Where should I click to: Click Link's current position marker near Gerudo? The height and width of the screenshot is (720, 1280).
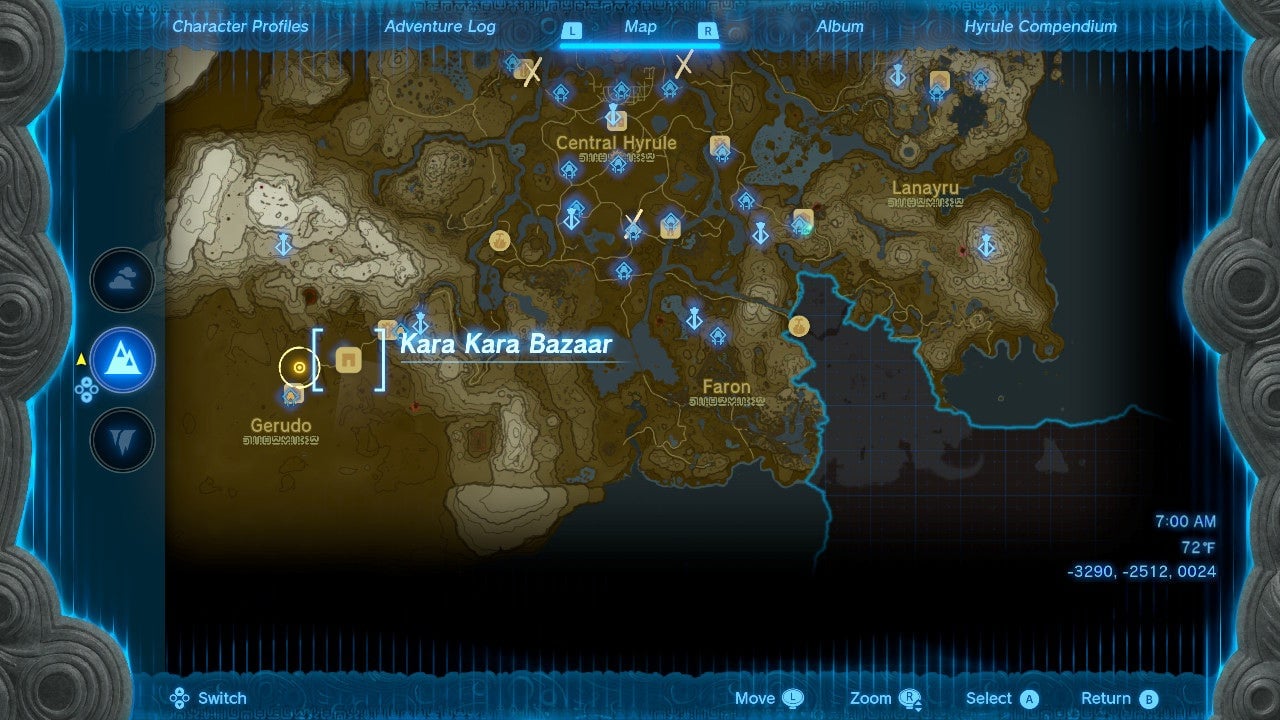298,367
